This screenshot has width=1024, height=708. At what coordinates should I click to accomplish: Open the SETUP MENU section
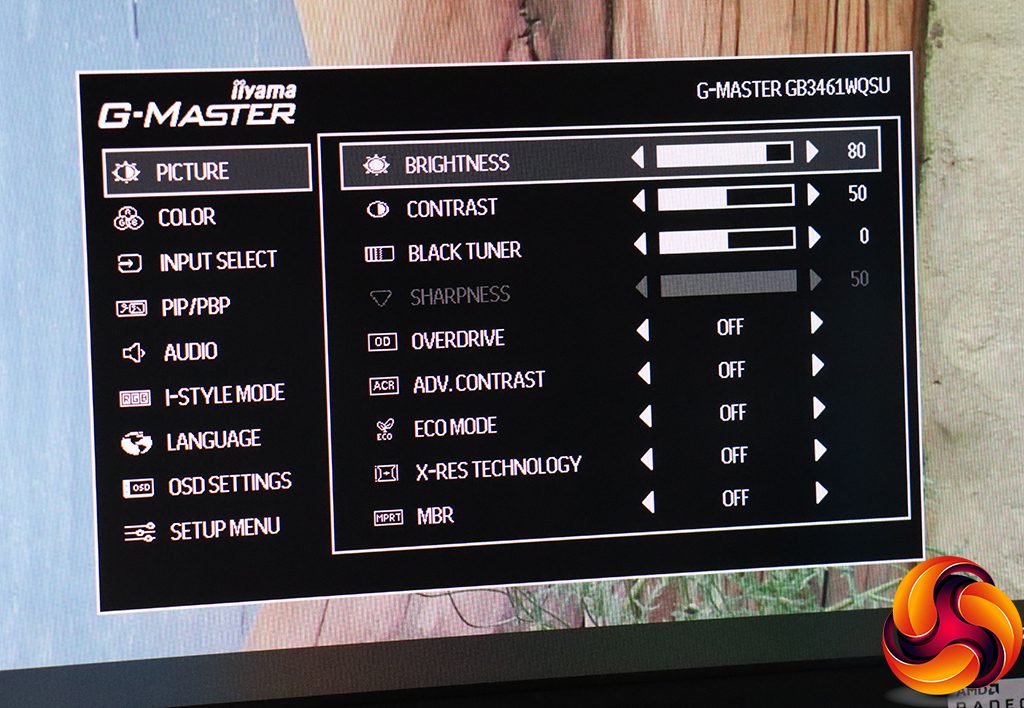coord(224,529)
